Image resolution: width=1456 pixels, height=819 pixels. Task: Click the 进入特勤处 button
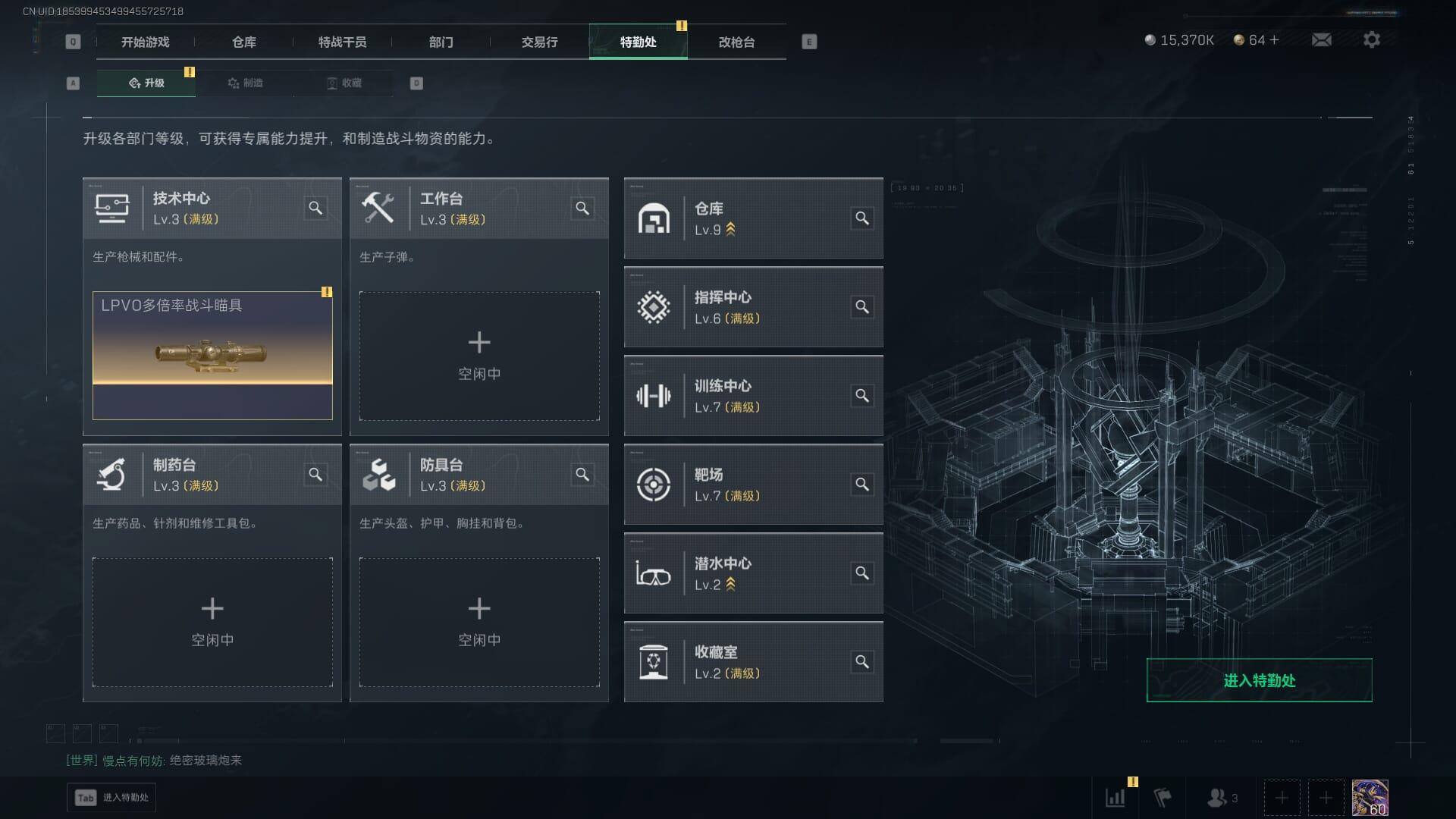coord(1259,680)
